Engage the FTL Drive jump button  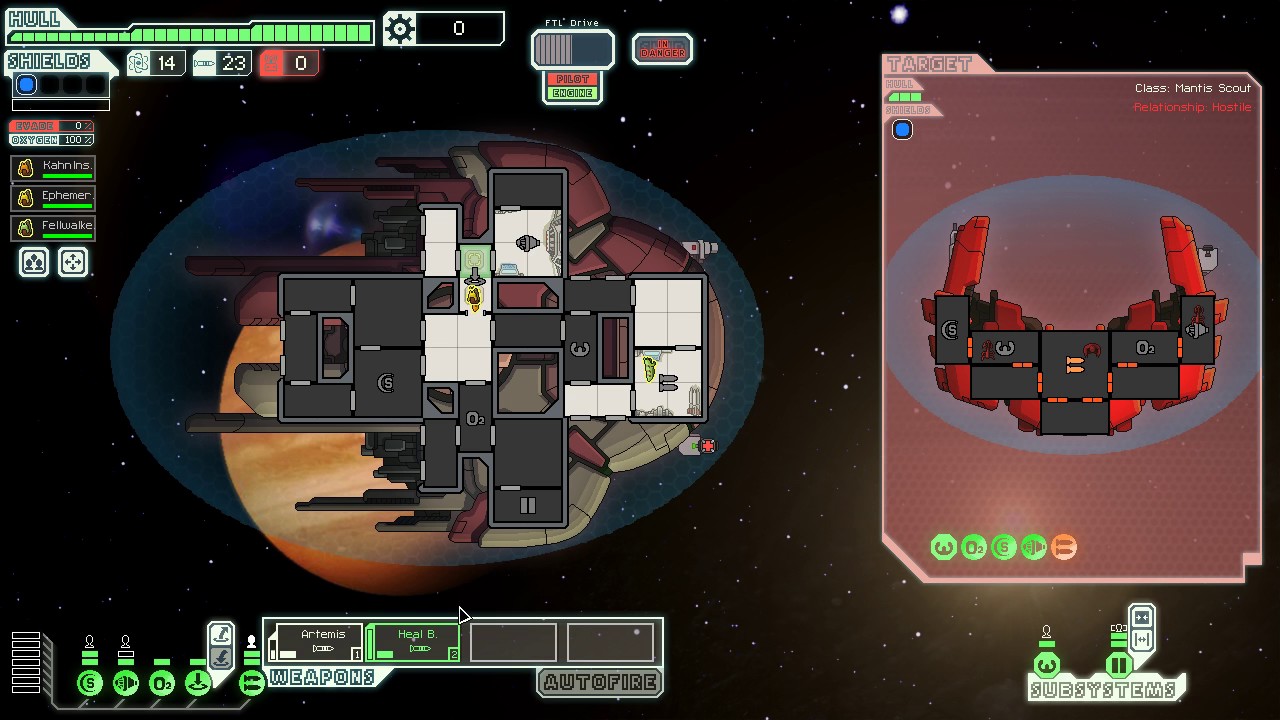pyautogui.click(x=572, y=49)
